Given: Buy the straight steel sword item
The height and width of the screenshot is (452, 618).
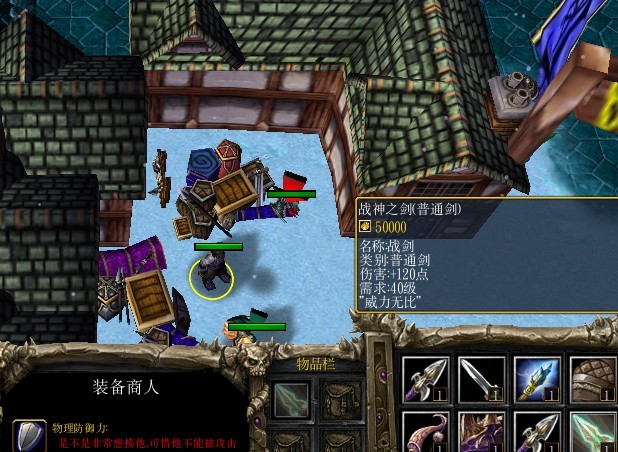Looking at the screenshot, I should point(481,378).
